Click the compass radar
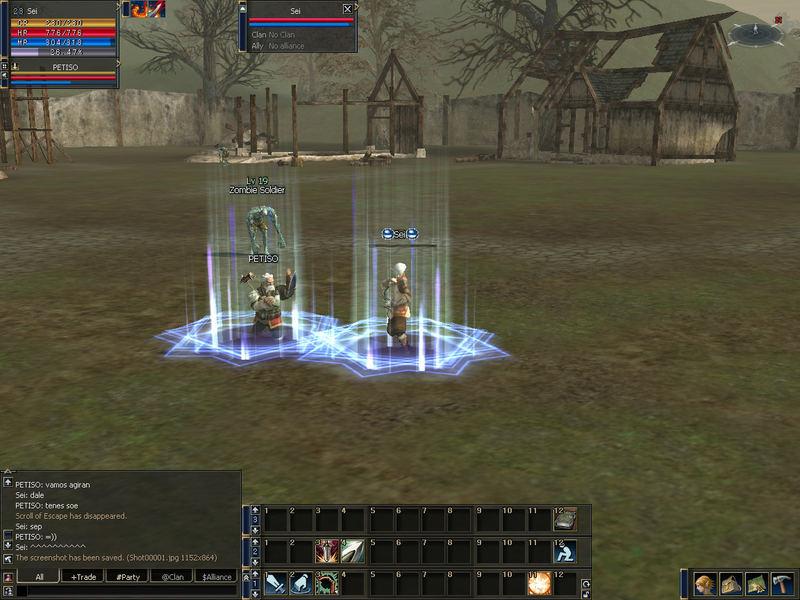This screenshot has height=600, width=800. [756, 35]
